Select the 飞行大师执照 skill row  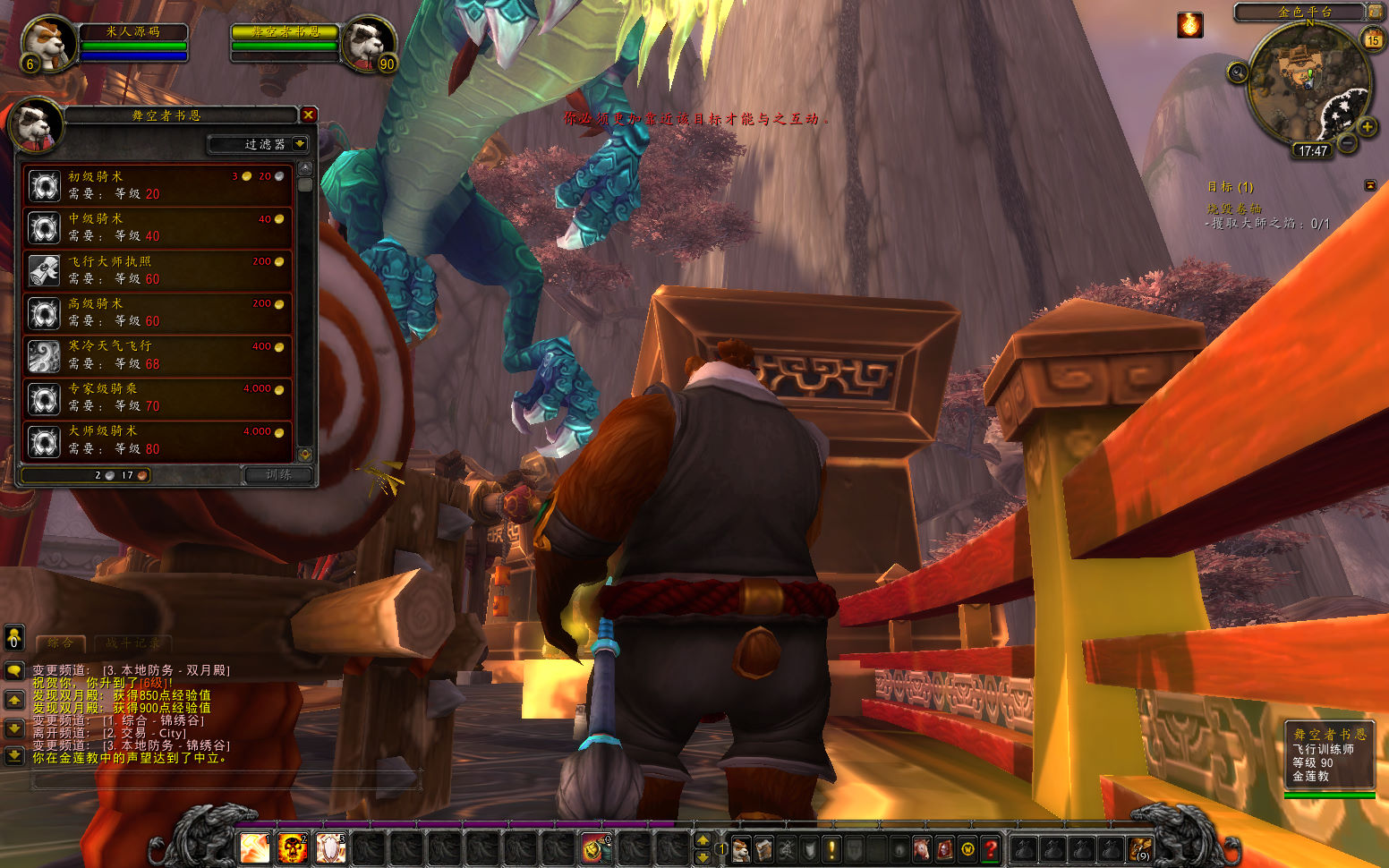pos(158,270)
